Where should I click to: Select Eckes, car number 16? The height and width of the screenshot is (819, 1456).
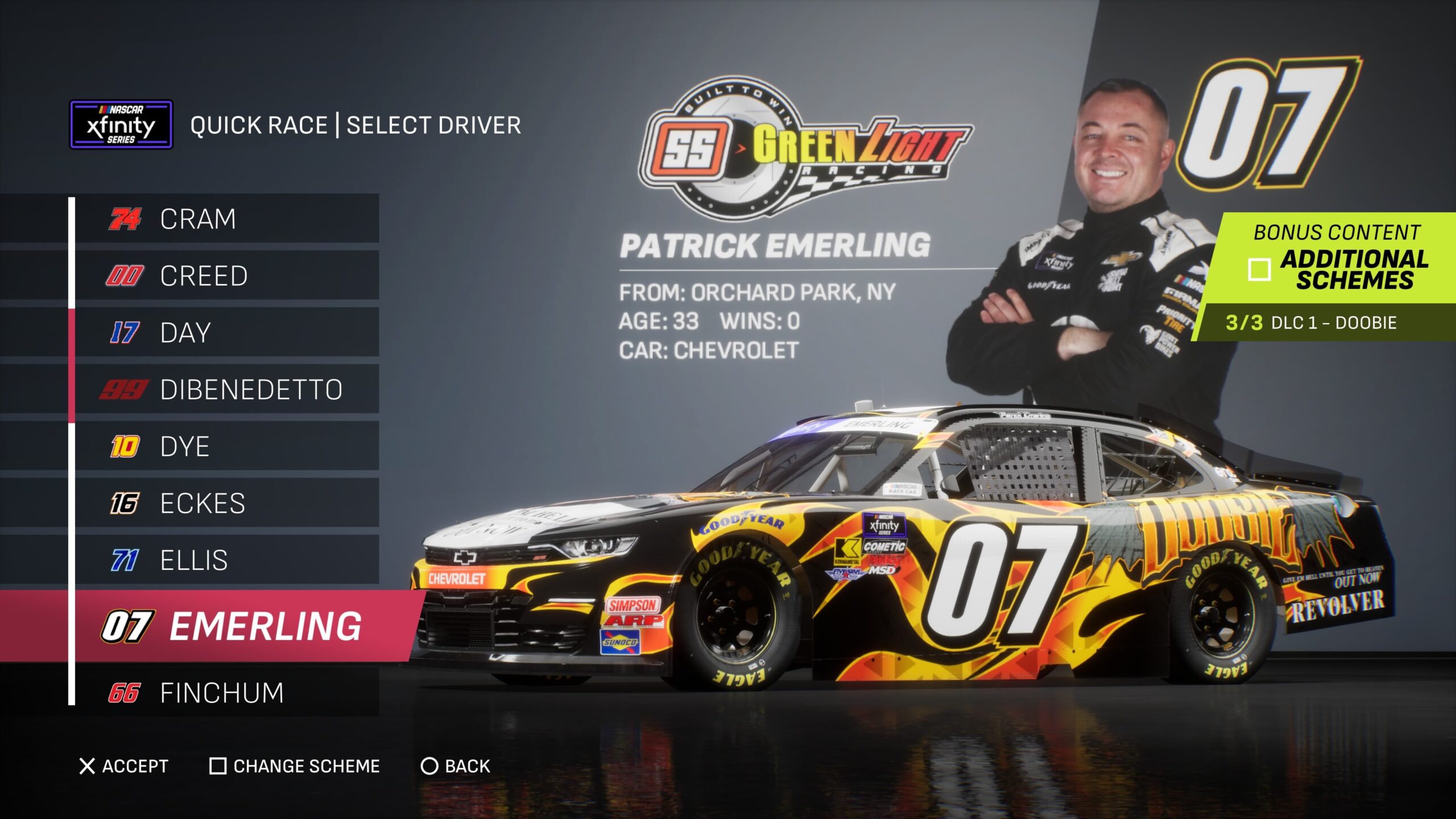(227, 503)
